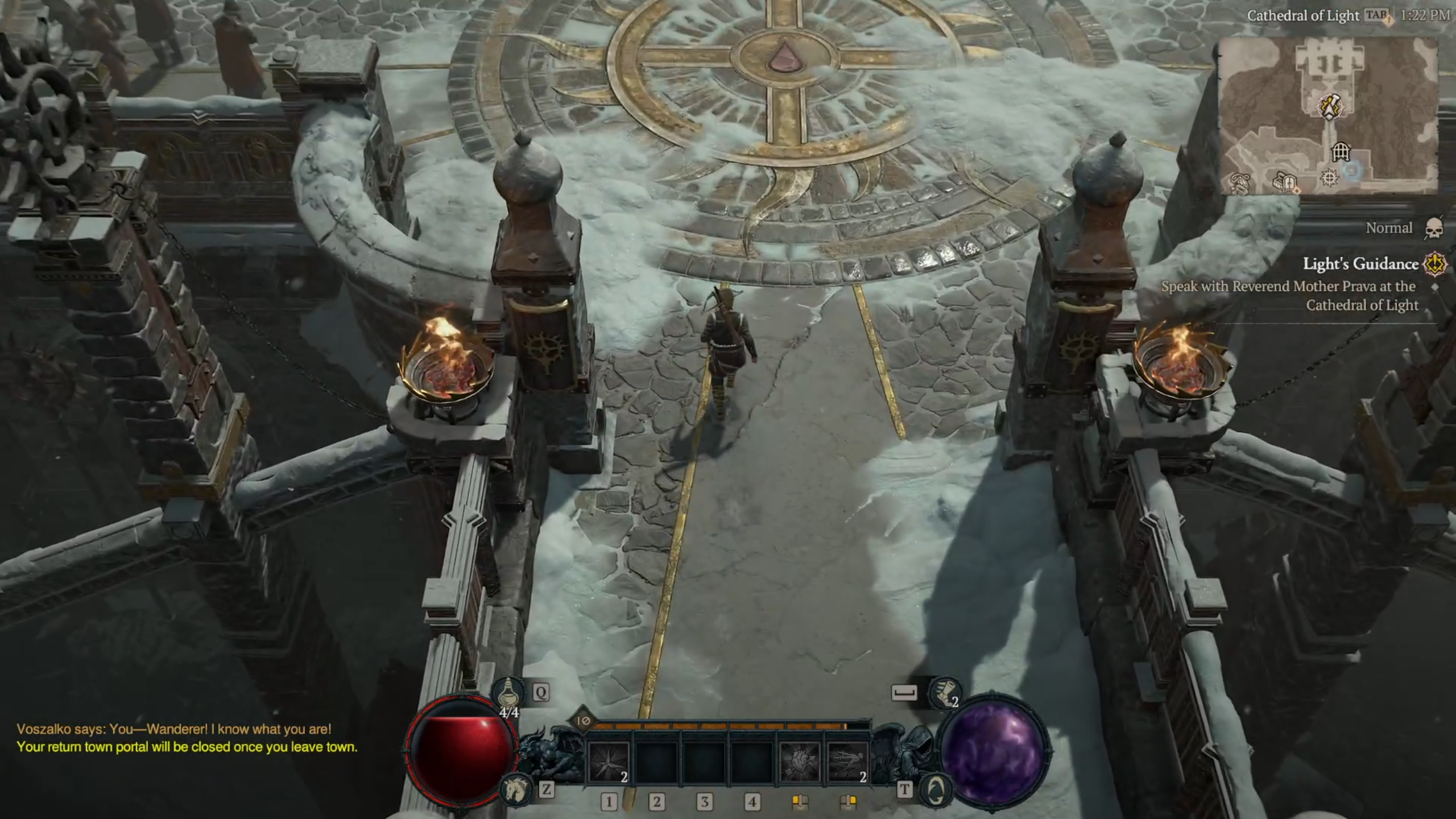Image resolution: width=1456 pixels, height=819 pixels.
Task: Select the chest wardrobe marker on minimap
Action: pyautogui.click(x=1284, y=182)
